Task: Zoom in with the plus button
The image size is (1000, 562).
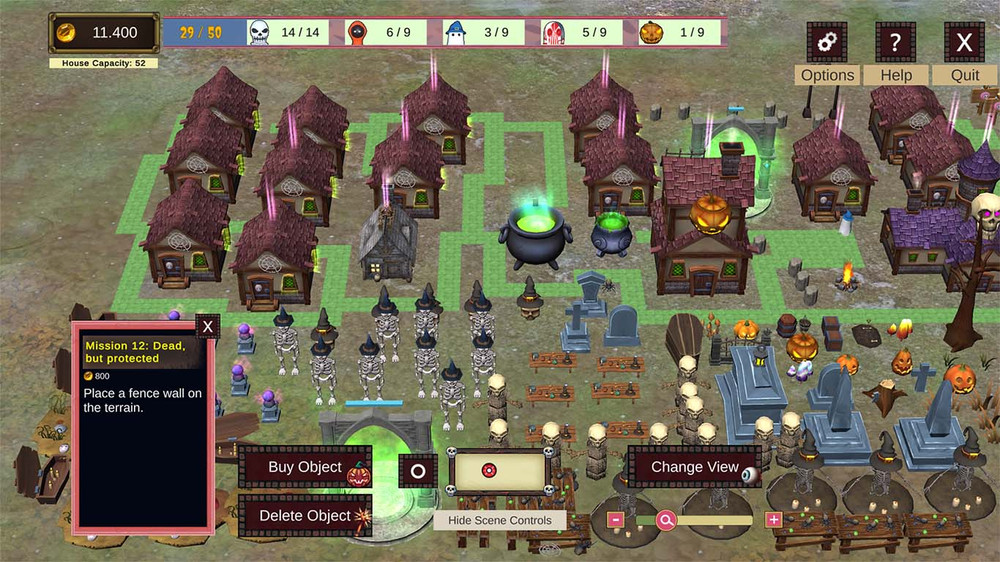Action: [773, 520]
